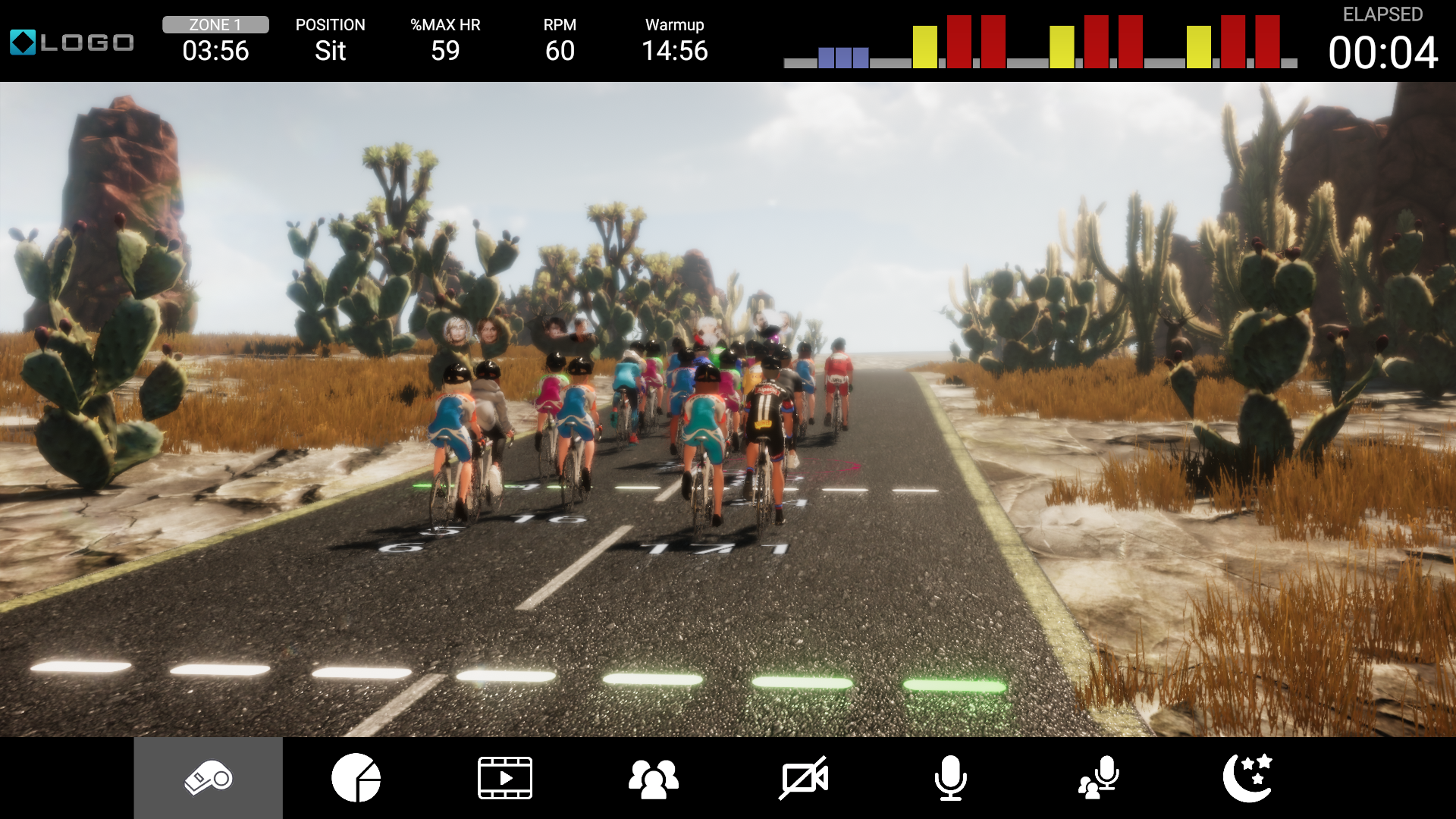Click the ZONE 1 indicator
Screen dimensions: 1456x819
[x=215, y=24]
